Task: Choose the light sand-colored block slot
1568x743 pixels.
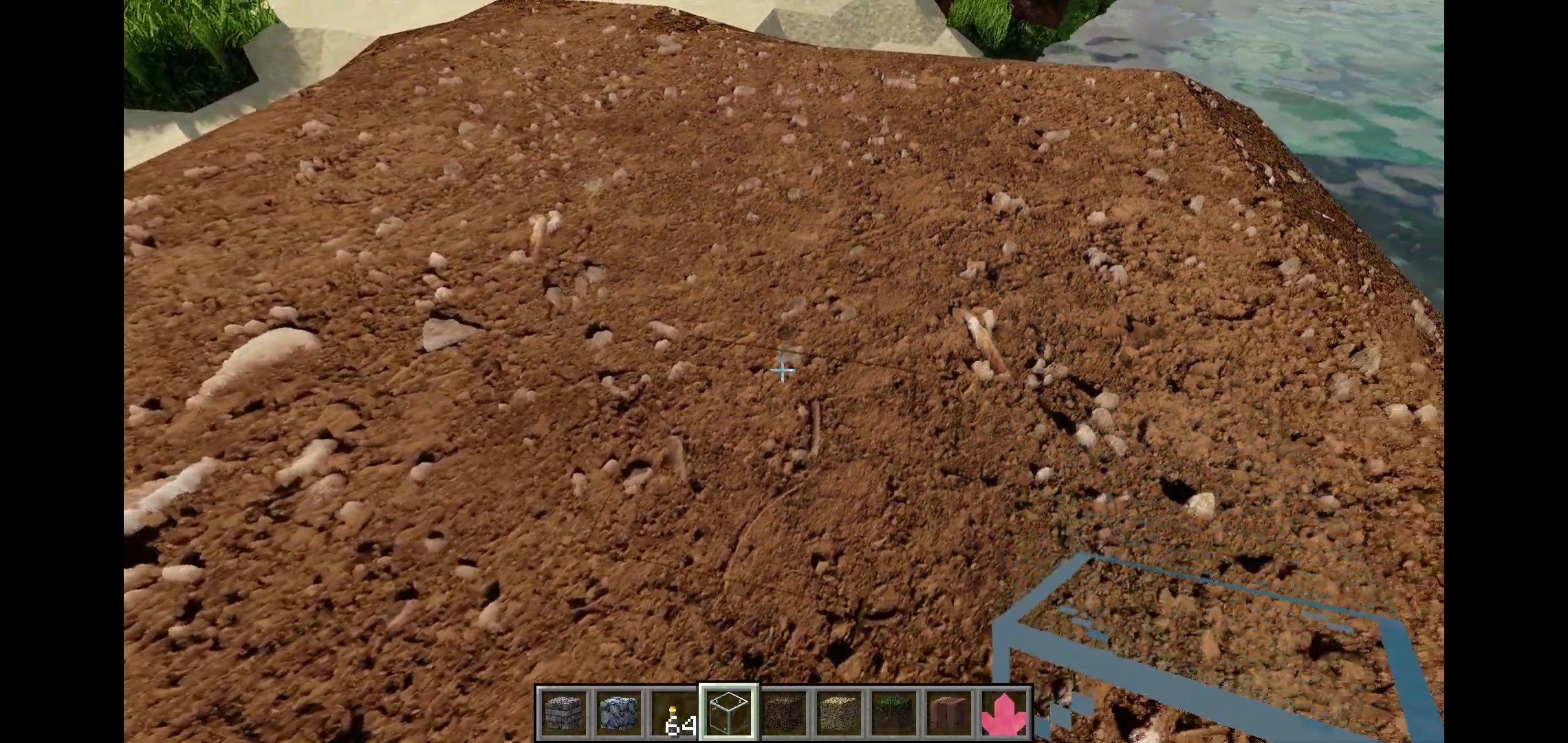Action: pos(839,713)
